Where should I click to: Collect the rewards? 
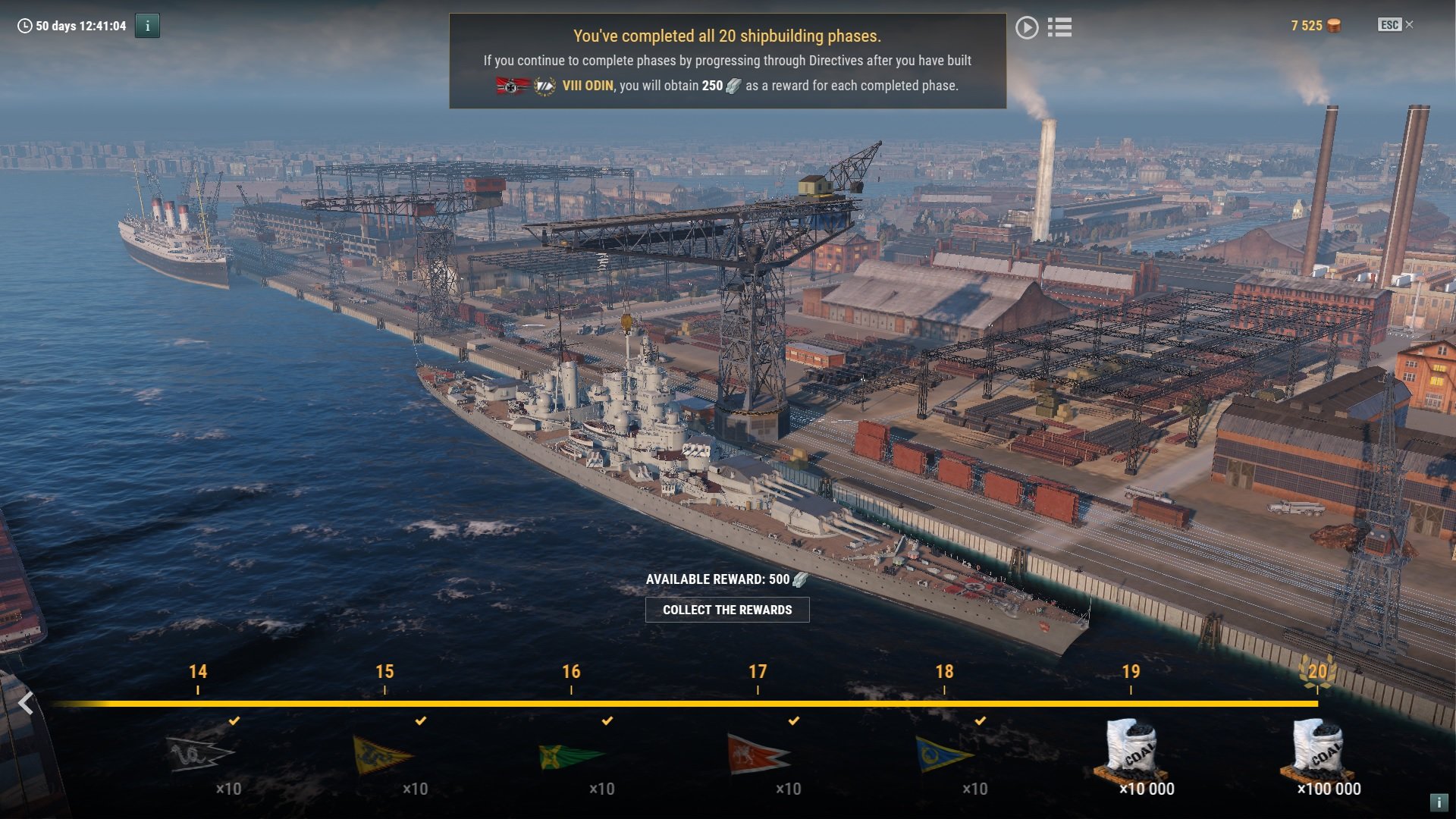pos(727,610)
